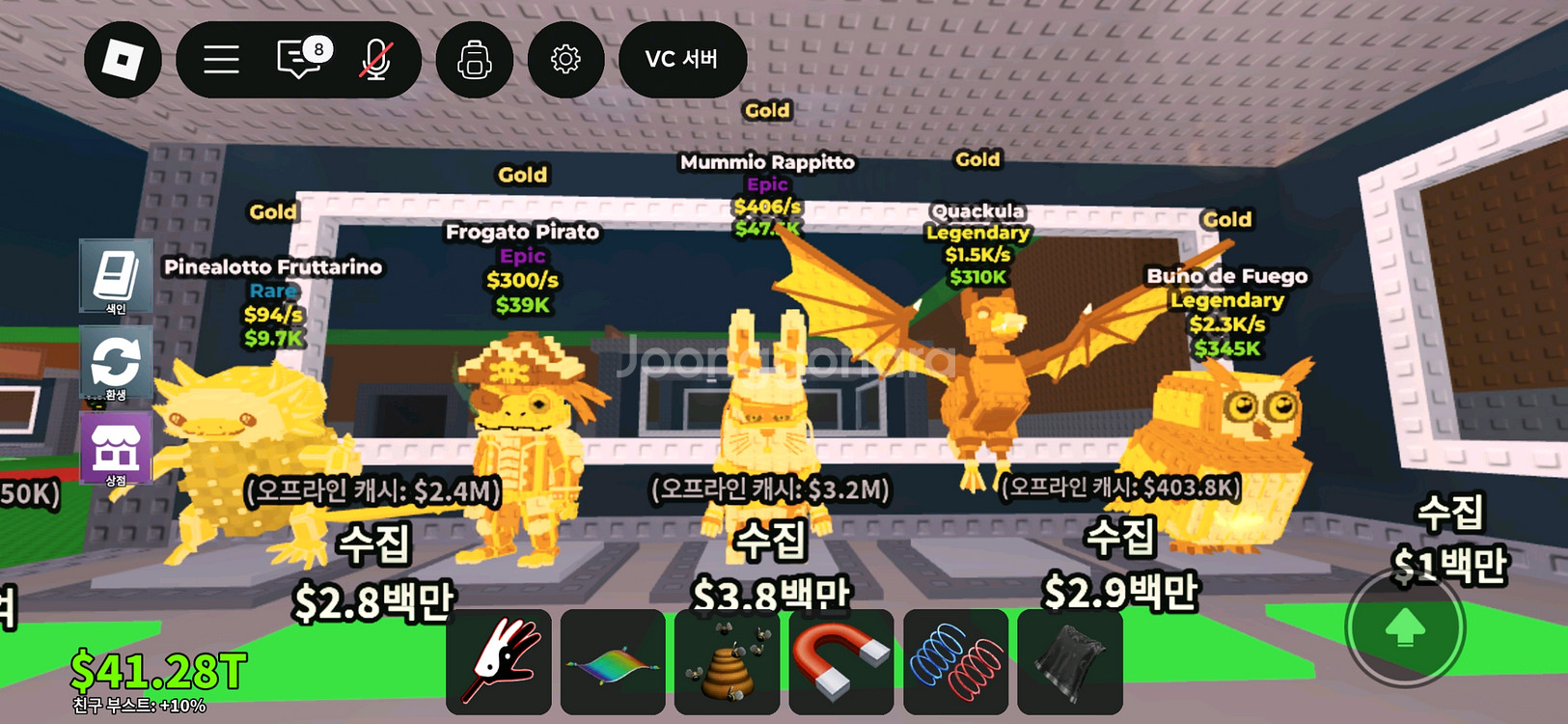Image resolution: width=1568 pixels, height=724 pixels.
Task: Open the backpack inventory
Action: tap(474, 60)
